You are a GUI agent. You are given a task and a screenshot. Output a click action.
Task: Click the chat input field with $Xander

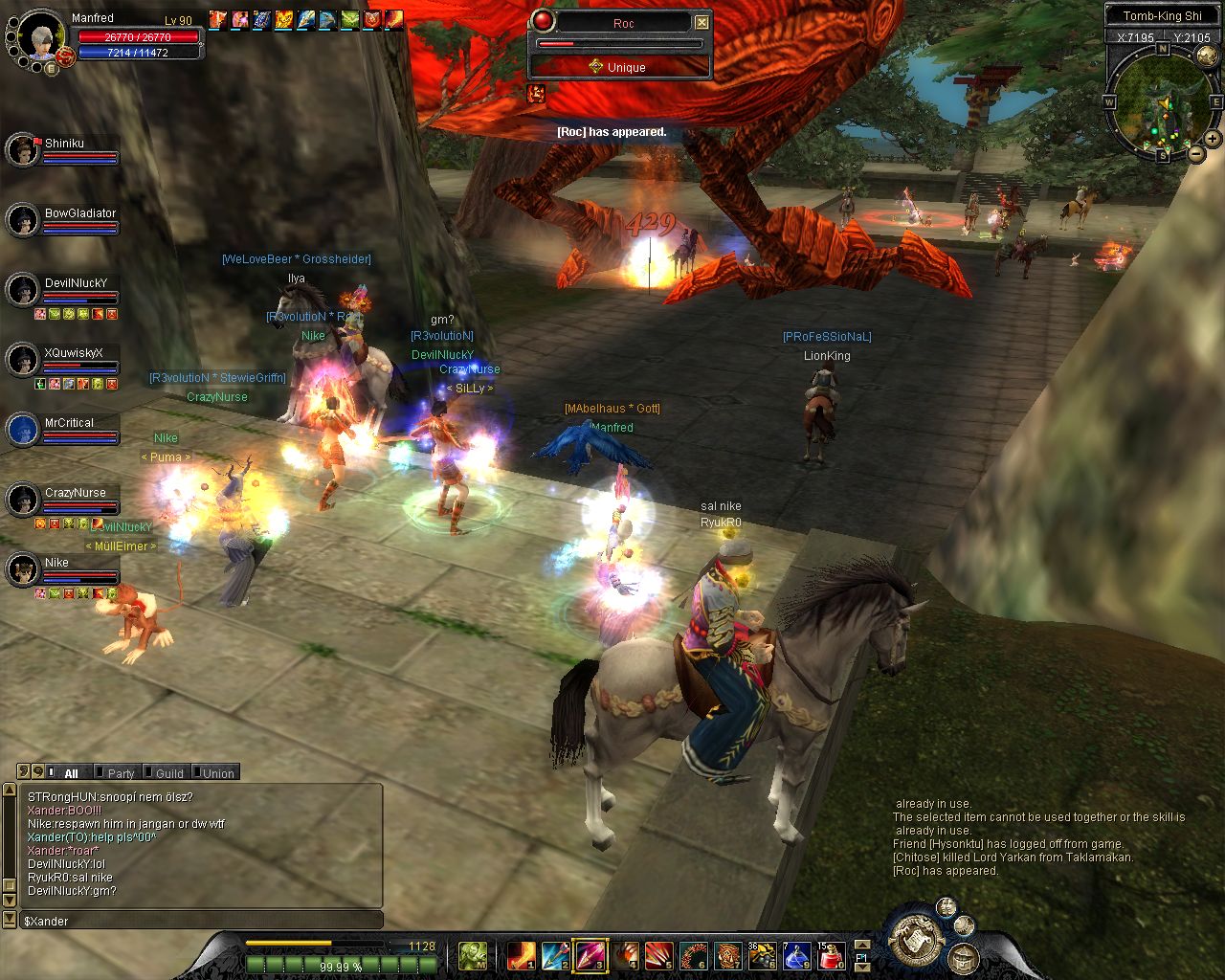click(x=201, y=921)
